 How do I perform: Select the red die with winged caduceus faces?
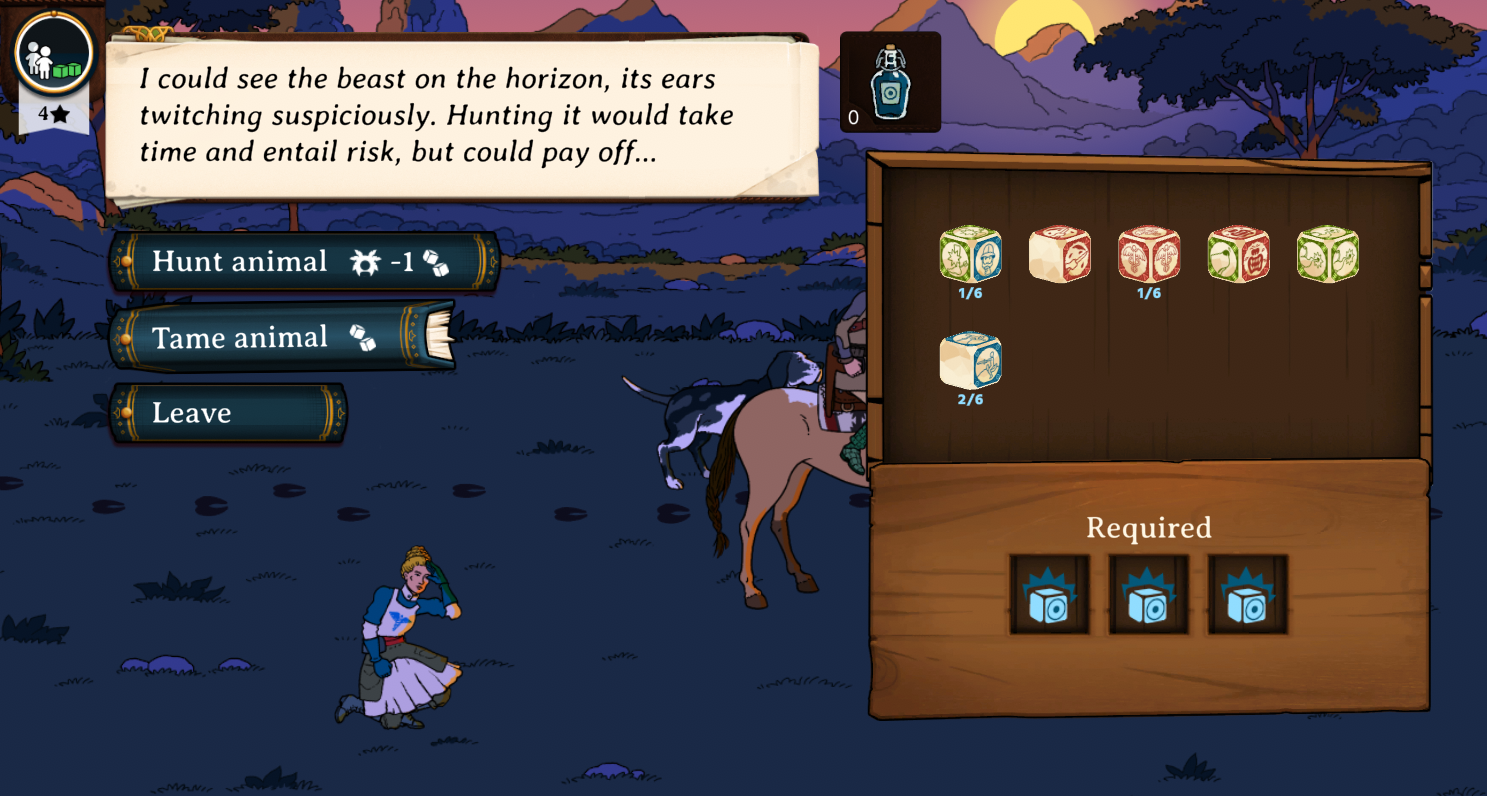[1149, 254]
